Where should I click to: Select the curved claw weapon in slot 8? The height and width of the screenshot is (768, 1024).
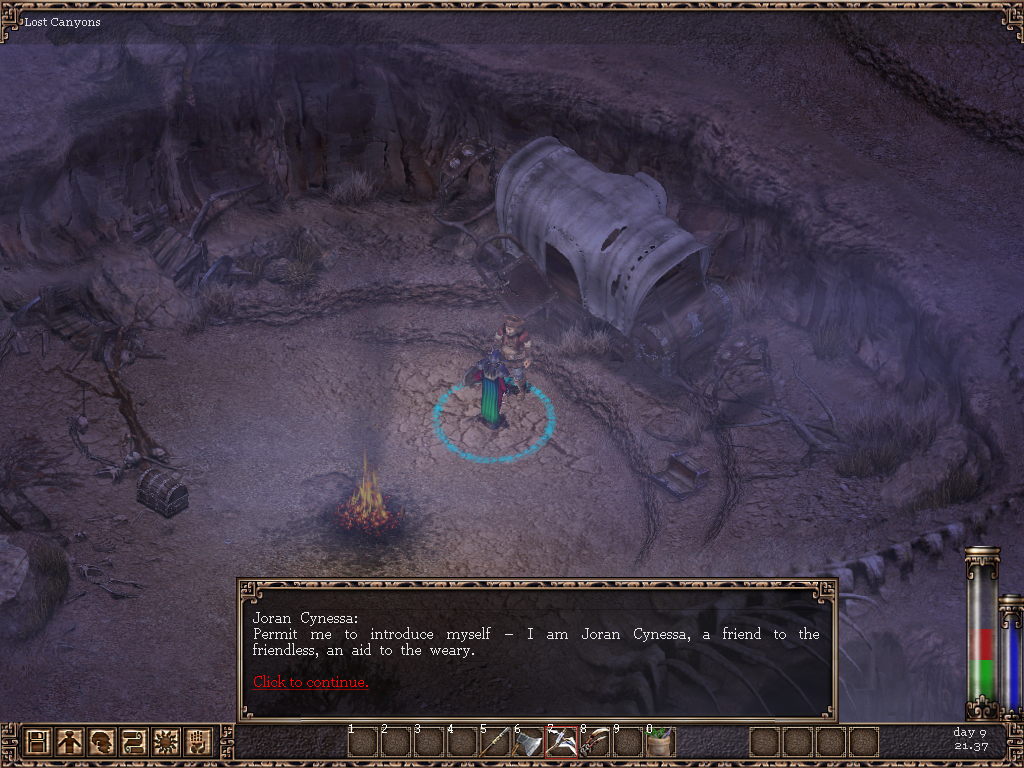tap(594, 743)
